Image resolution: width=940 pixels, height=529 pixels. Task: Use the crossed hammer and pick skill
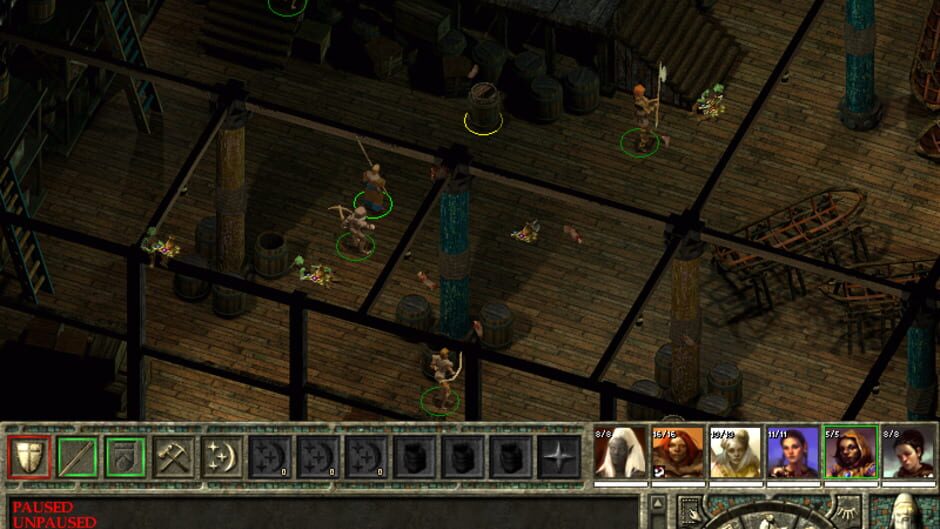coord(174,457)
